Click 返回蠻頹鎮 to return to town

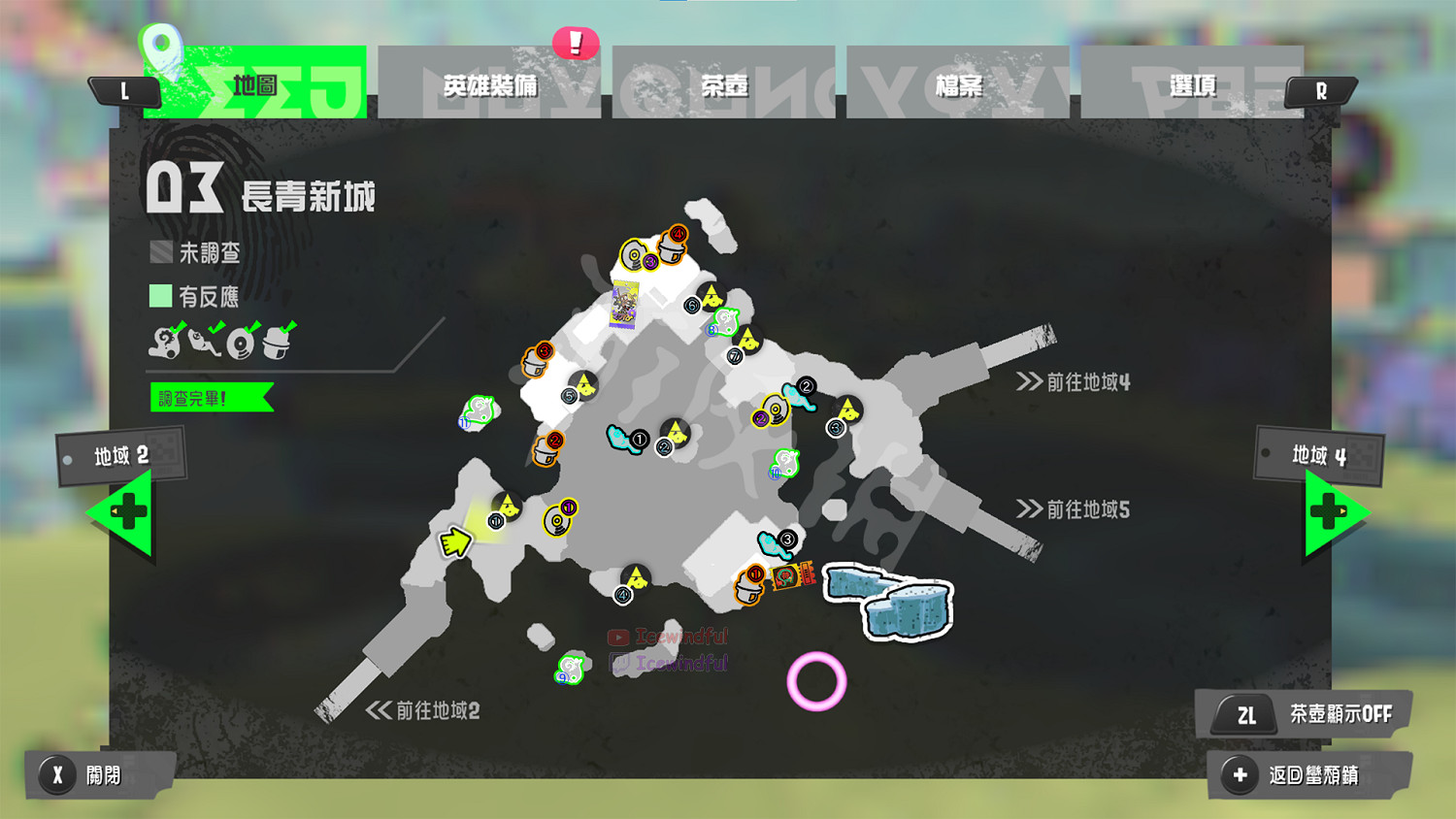point(1308,776)
